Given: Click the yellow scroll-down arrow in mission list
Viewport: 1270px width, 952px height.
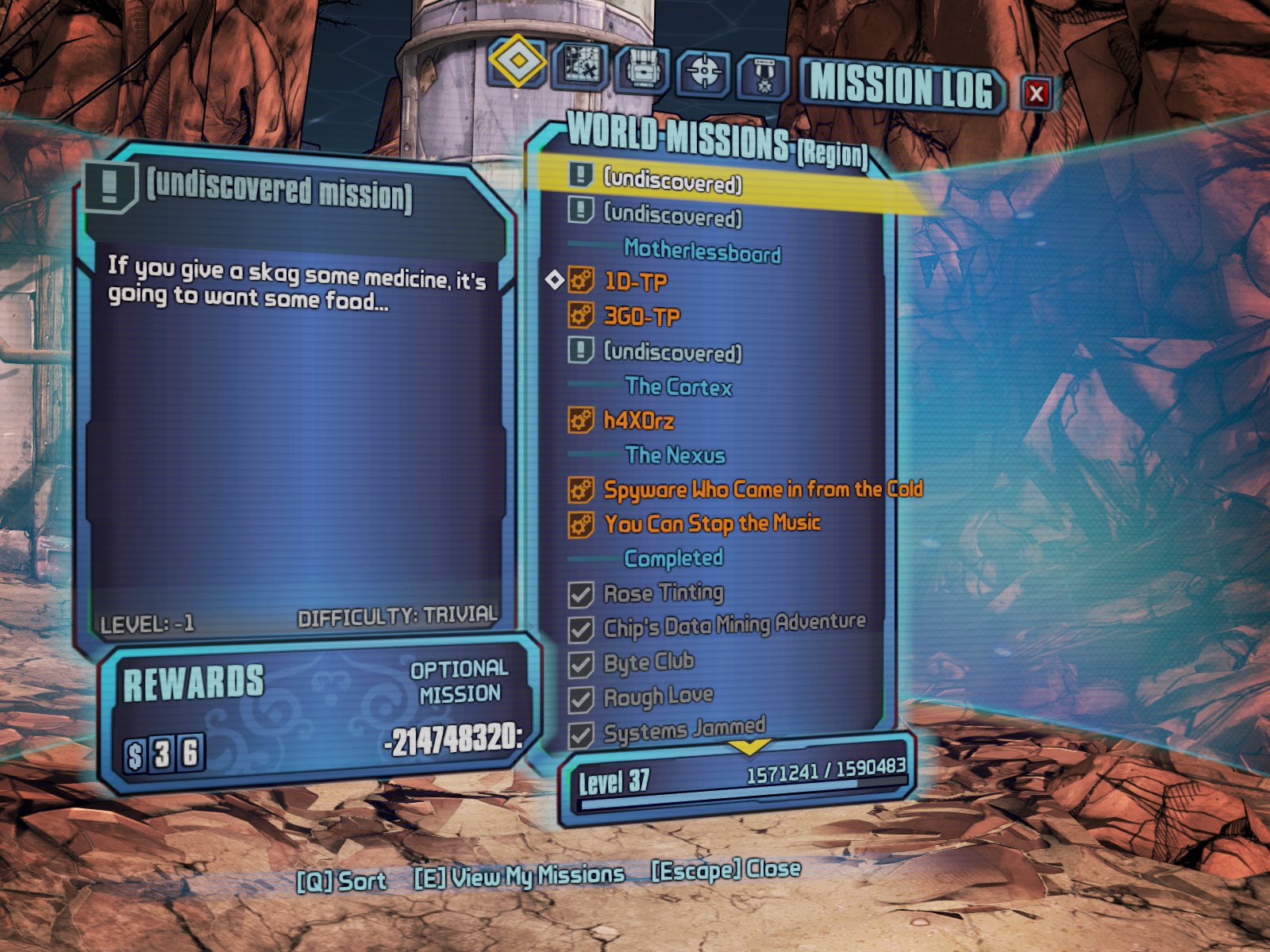Looking at the screenshot, I should [749, 747].
